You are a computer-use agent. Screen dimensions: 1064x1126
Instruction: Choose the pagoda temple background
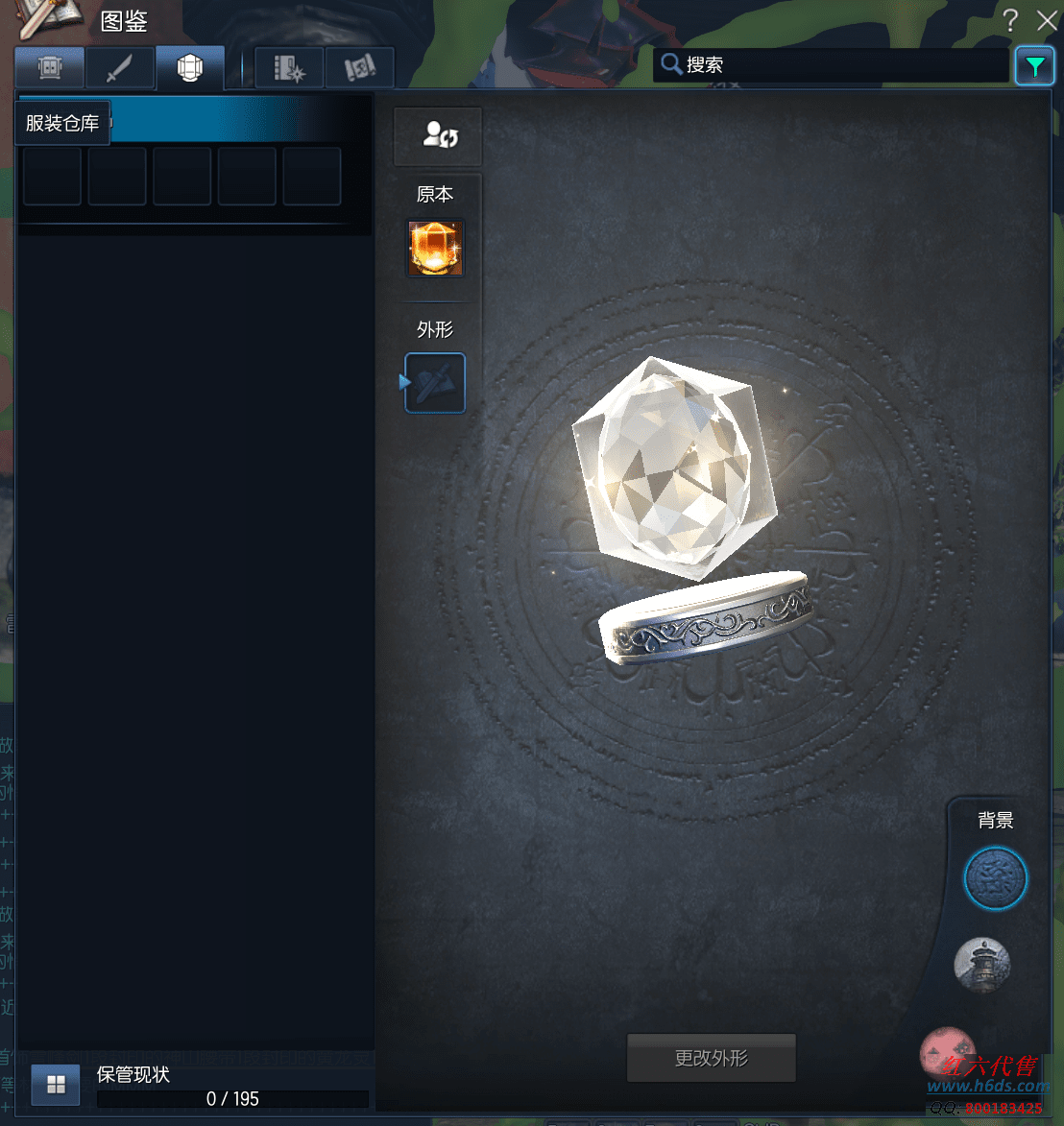point(982,965)
